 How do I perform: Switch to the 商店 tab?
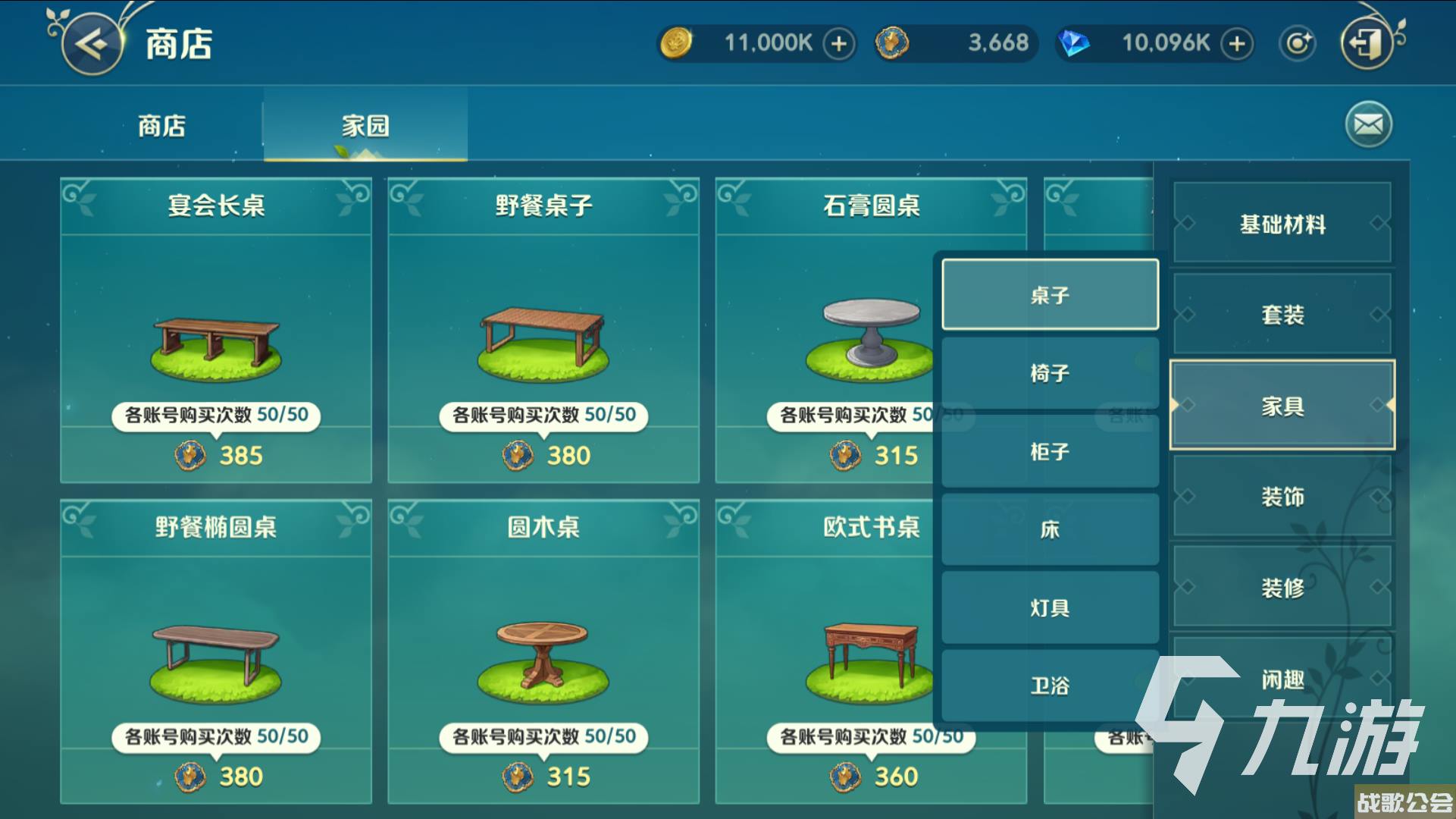point(161,126)
